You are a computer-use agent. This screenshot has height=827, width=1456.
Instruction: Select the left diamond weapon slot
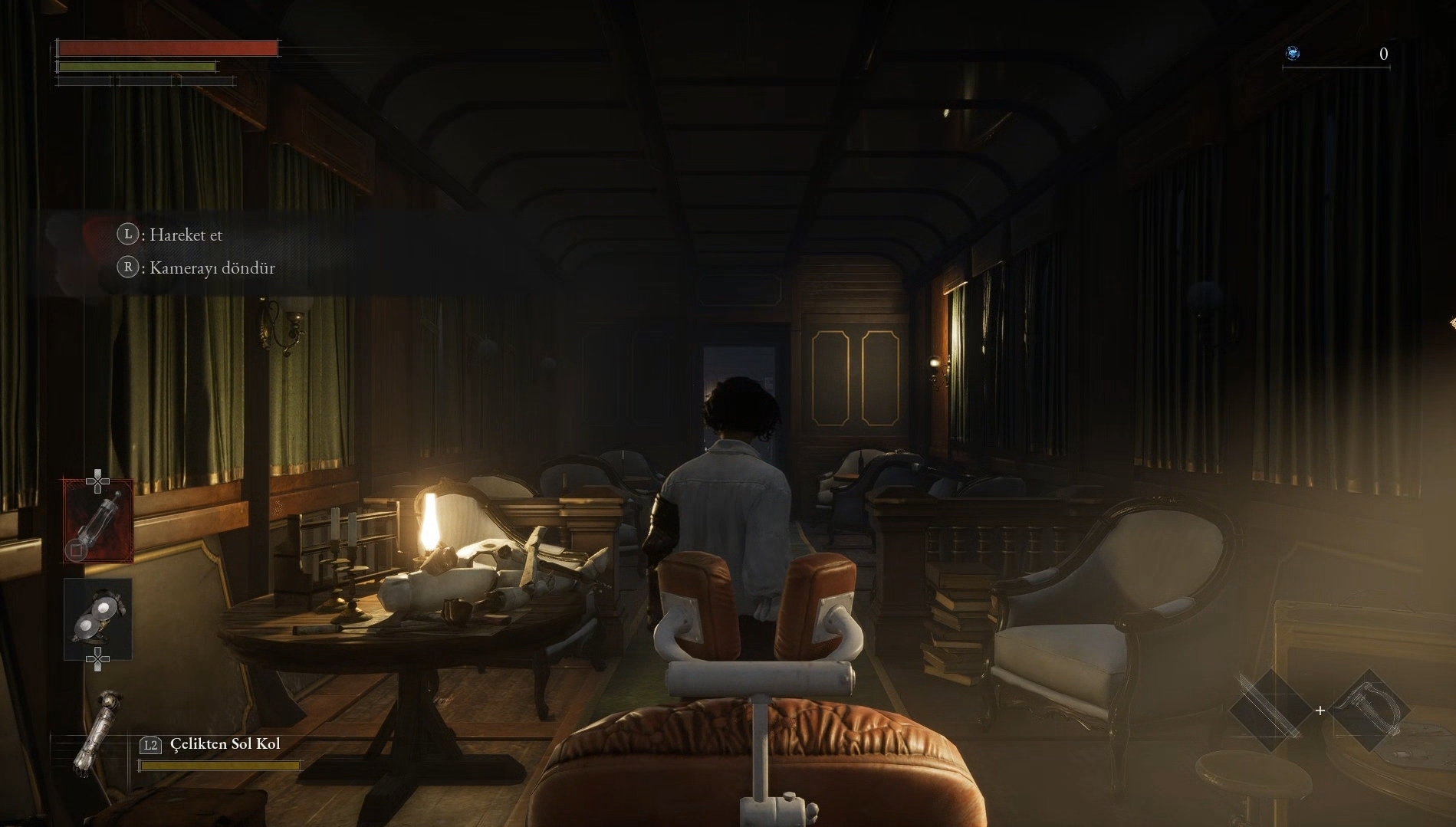pos(1270,710)
